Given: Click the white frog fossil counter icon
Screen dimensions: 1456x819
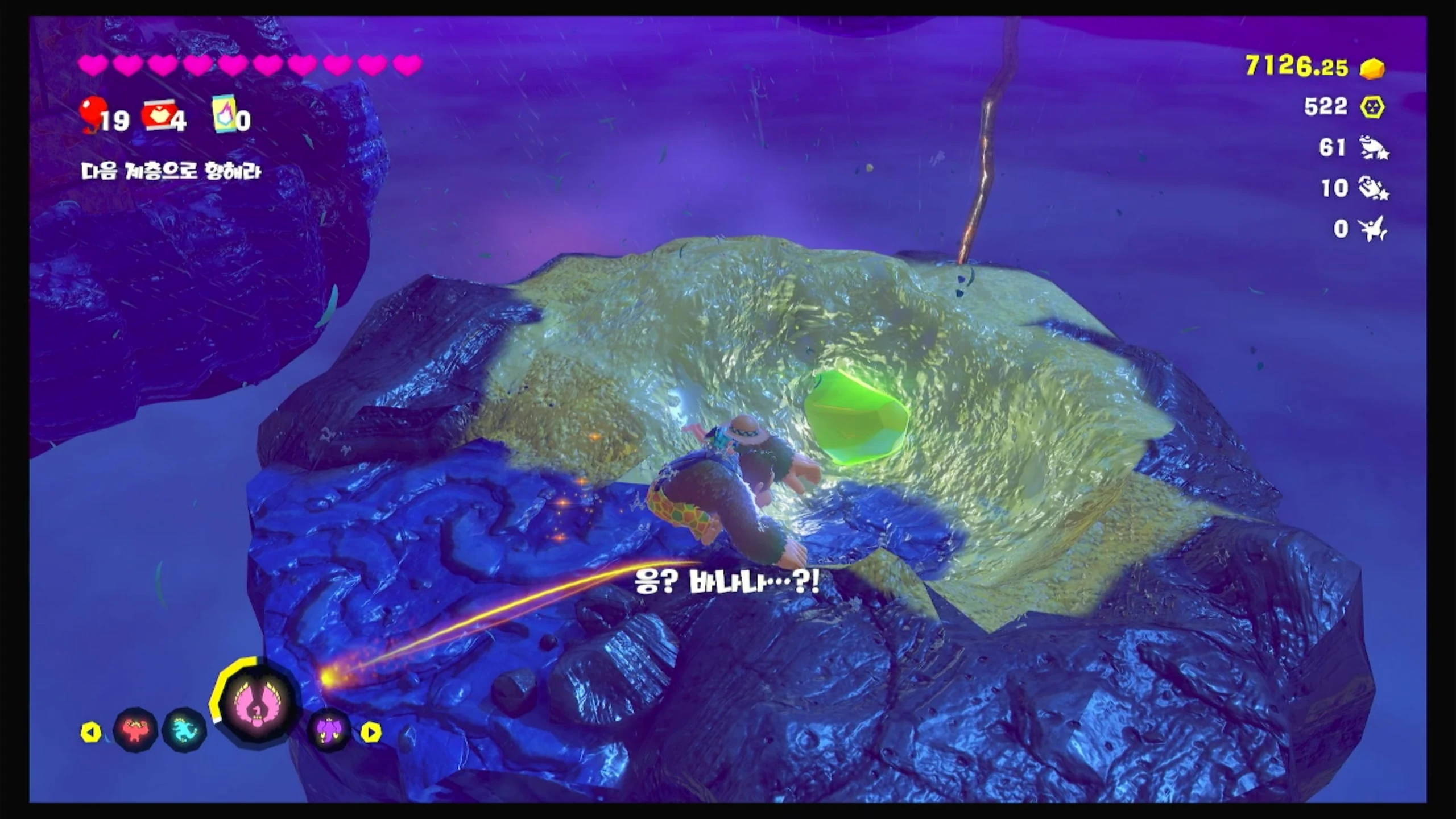Looking at the screenshot, I should (1373, 148).
